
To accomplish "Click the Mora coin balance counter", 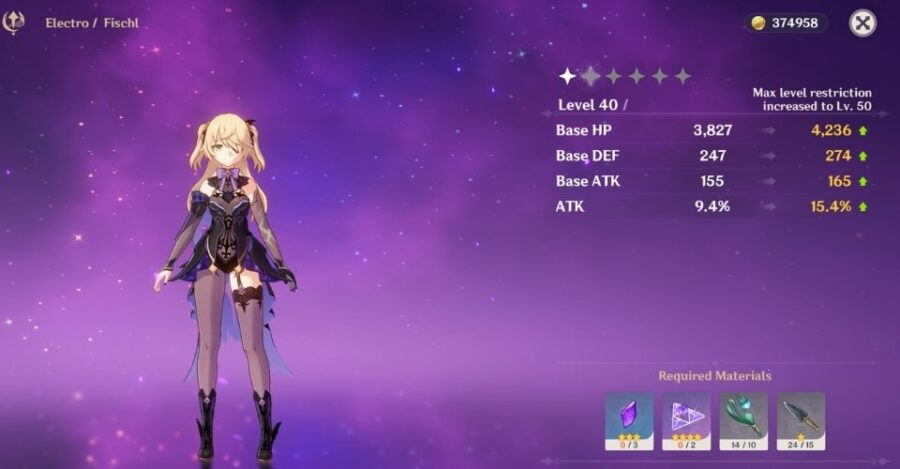I will [785, 23].
